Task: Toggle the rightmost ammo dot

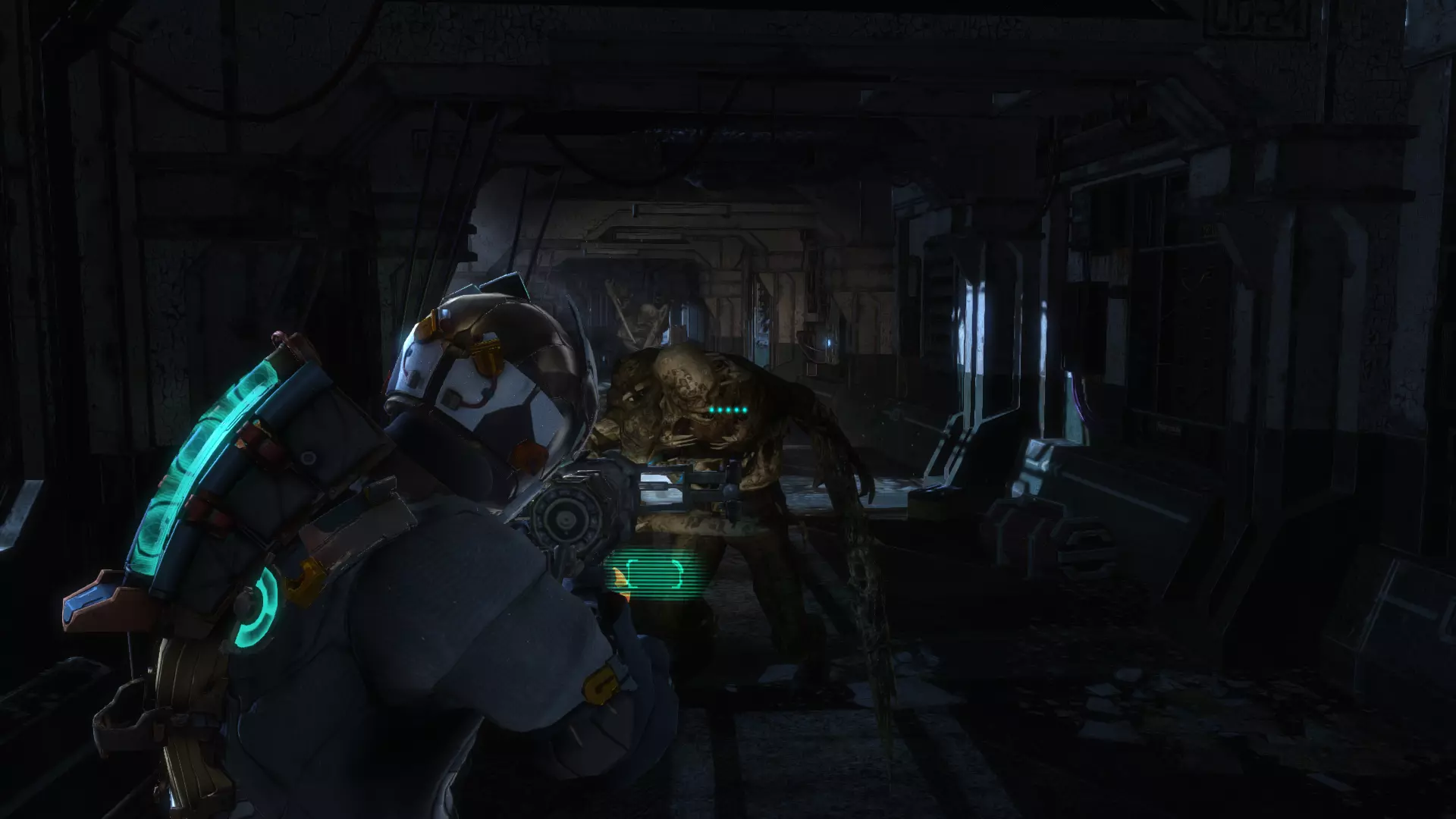Action: pos(745,409)
